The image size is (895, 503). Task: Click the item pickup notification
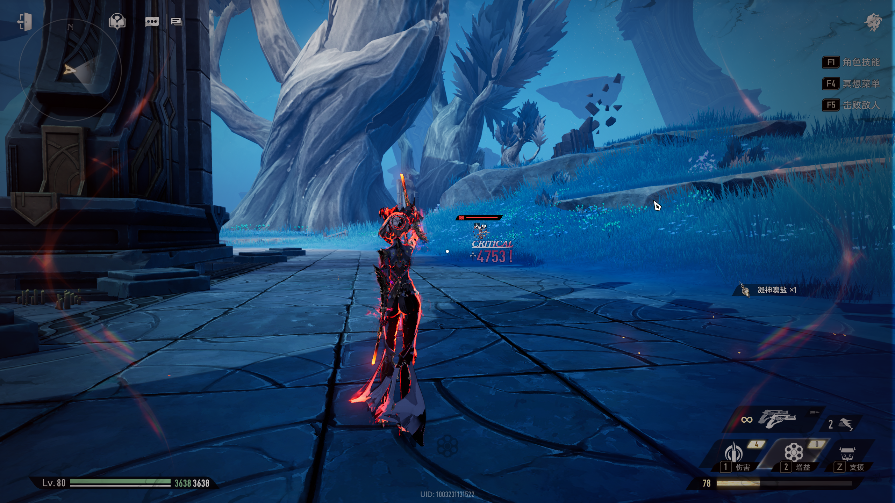click(769, 289)
